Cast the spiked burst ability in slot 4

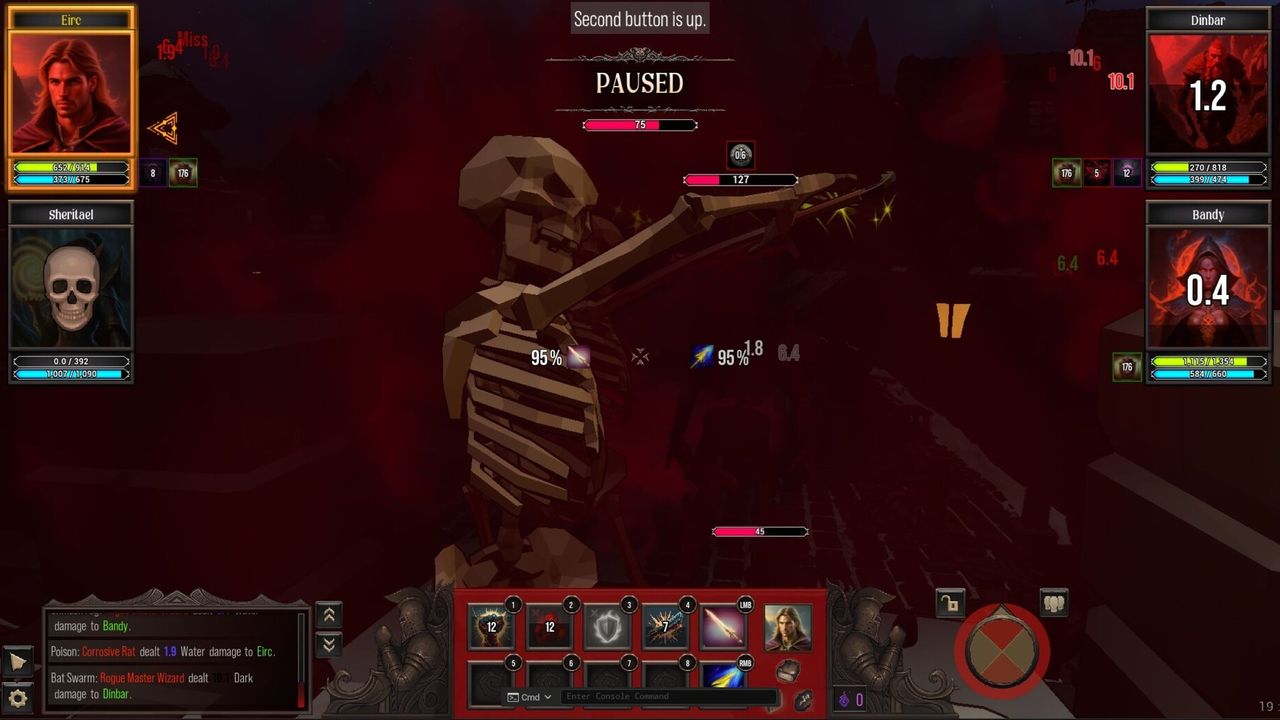pyautogui.click(x=665, y=627)
